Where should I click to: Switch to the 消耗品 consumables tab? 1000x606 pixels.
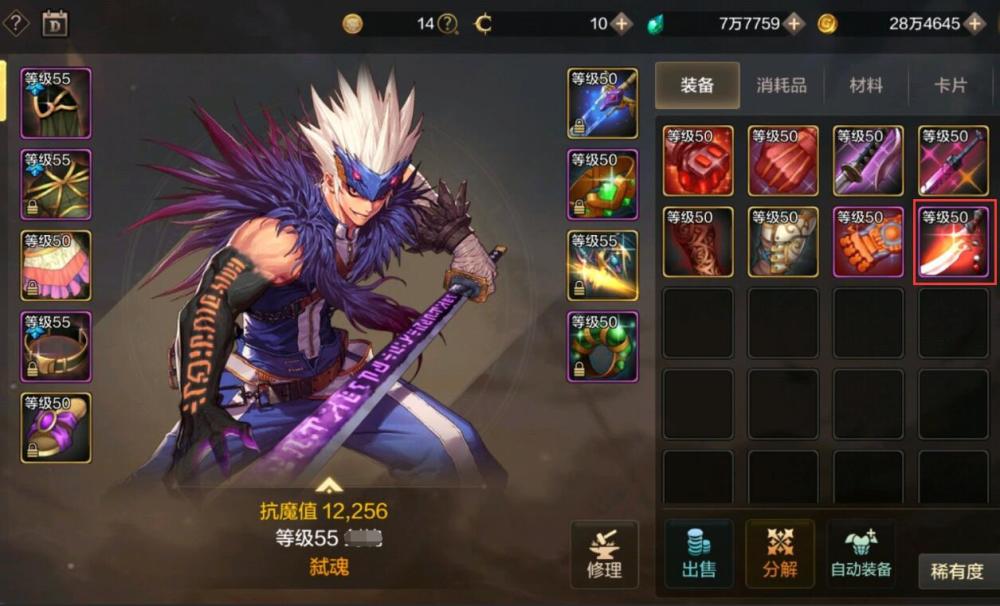781,85
